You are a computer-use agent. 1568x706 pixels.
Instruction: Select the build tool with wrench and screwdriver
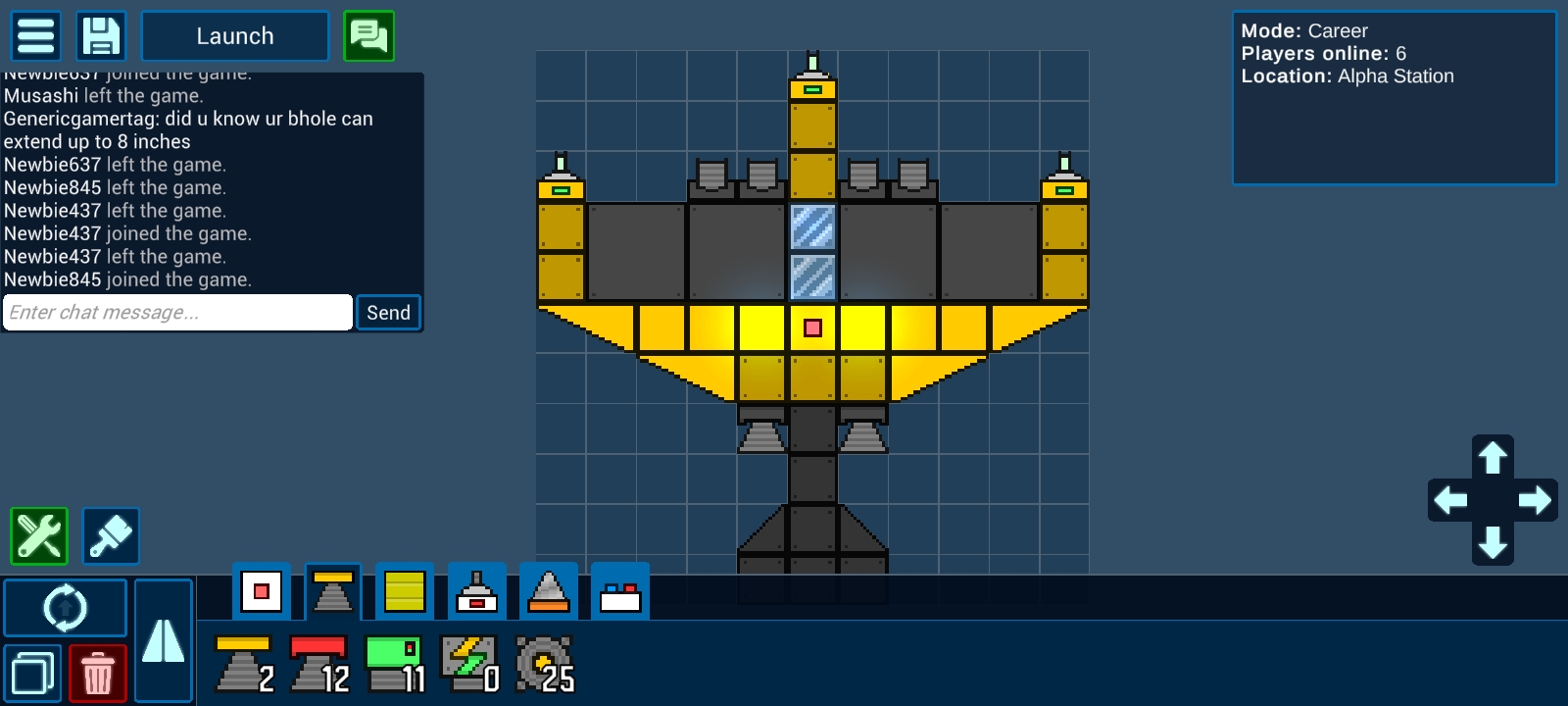pos(39,535)
